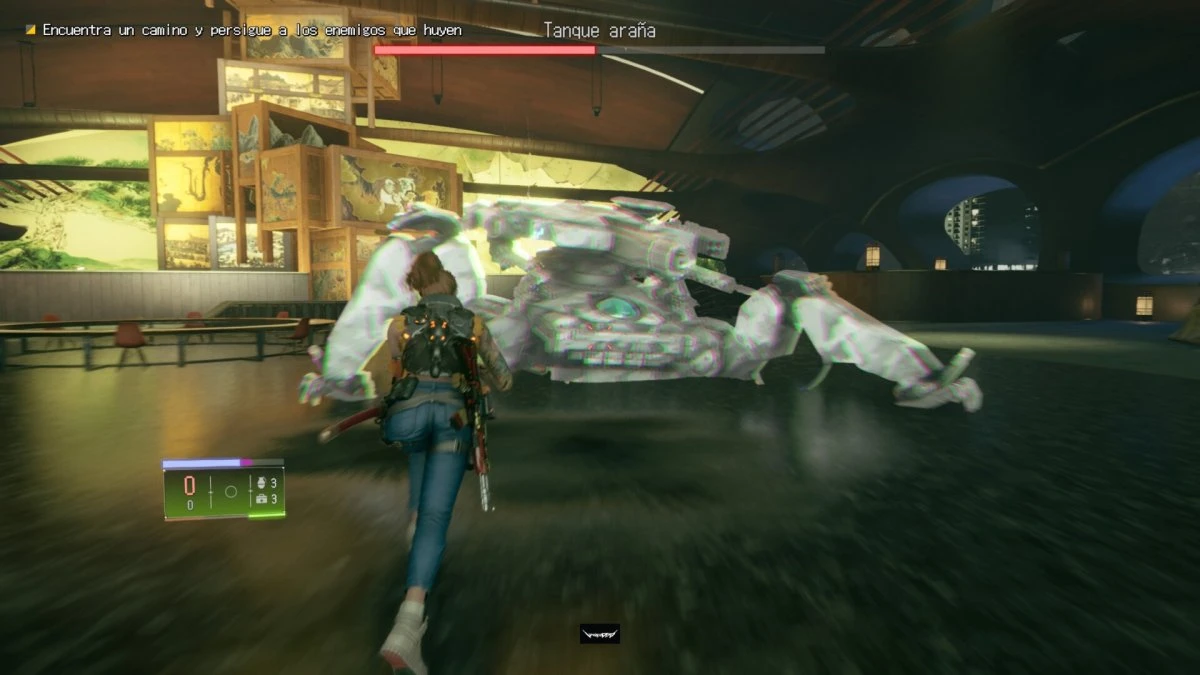
Task: Click the circular weapon indicator in the HUD
Action: pyautogui.click(x=231, y=491)
